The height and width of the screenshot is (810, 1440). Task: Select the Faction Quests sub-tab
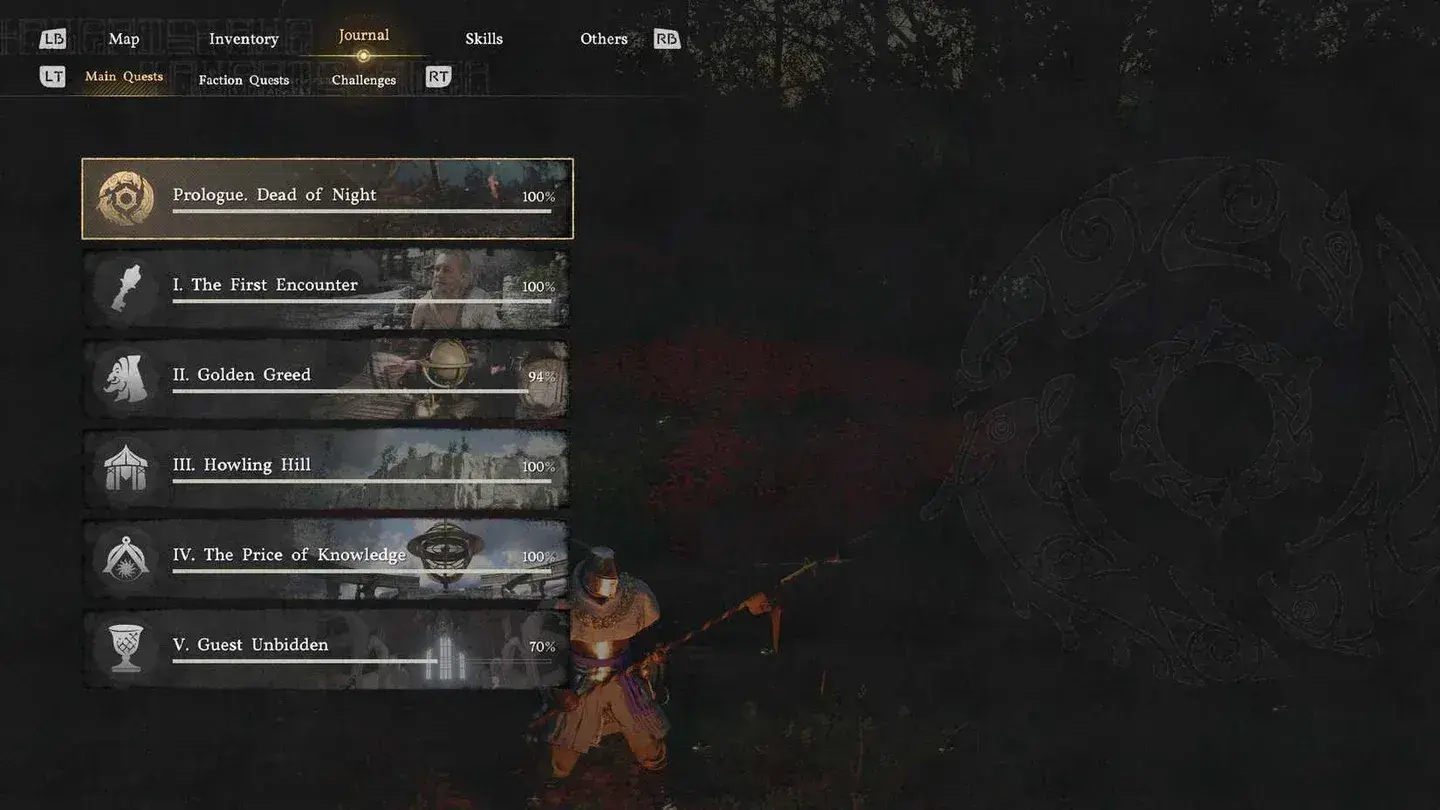(x=243, y=80)
